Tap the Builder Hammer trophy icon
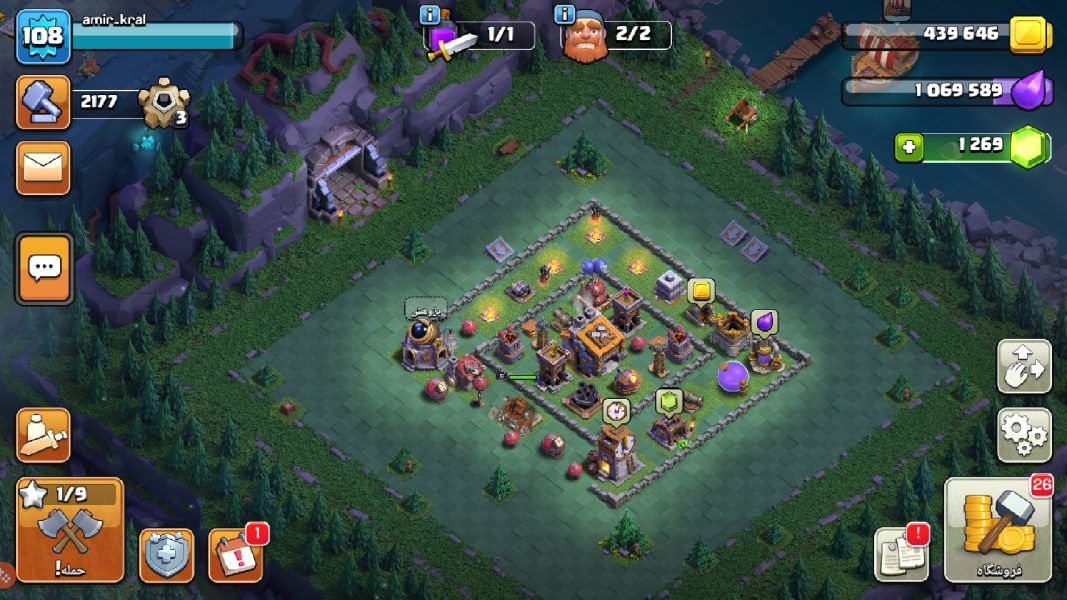 point(43,102)
